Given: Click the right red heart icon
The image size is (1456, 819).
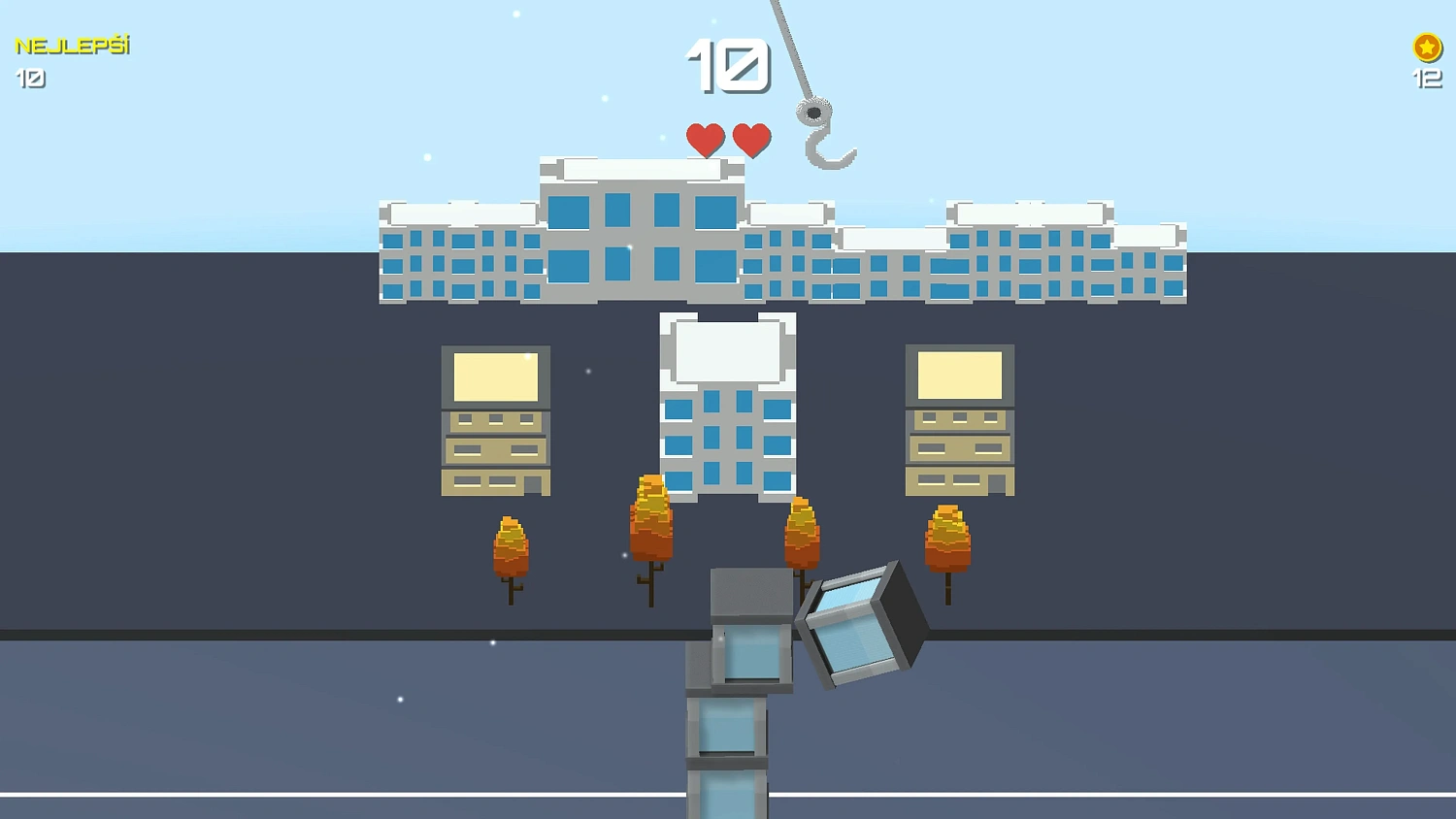Looking at the screenshot, I should coord(749,139).
